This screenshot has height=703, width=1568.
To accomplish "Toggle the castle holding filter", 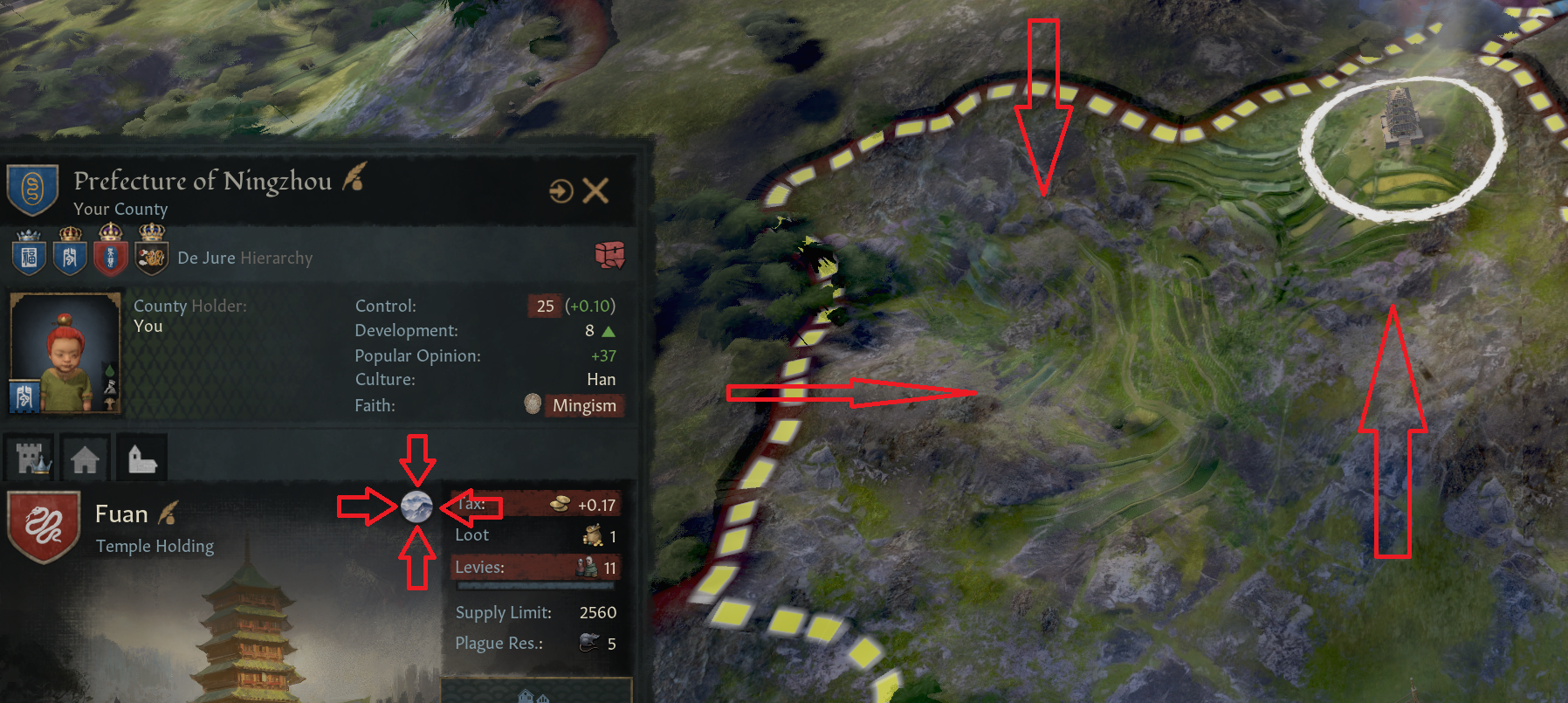I will pos(29,457).
